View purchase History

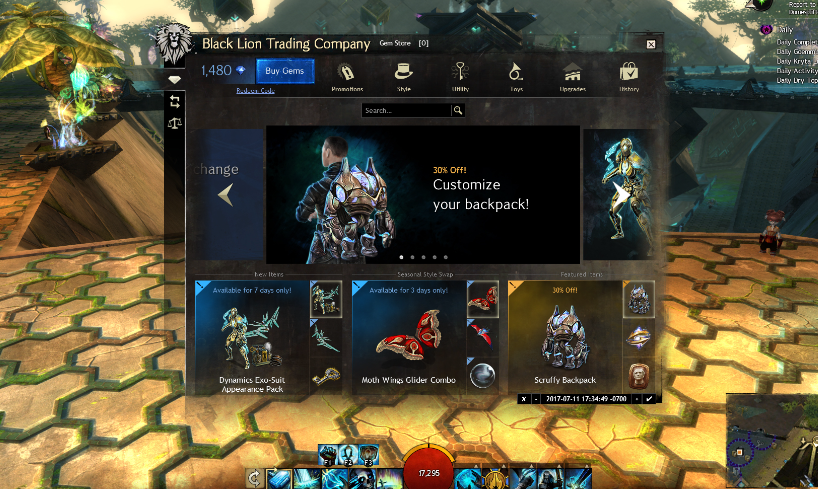(629, 74)
